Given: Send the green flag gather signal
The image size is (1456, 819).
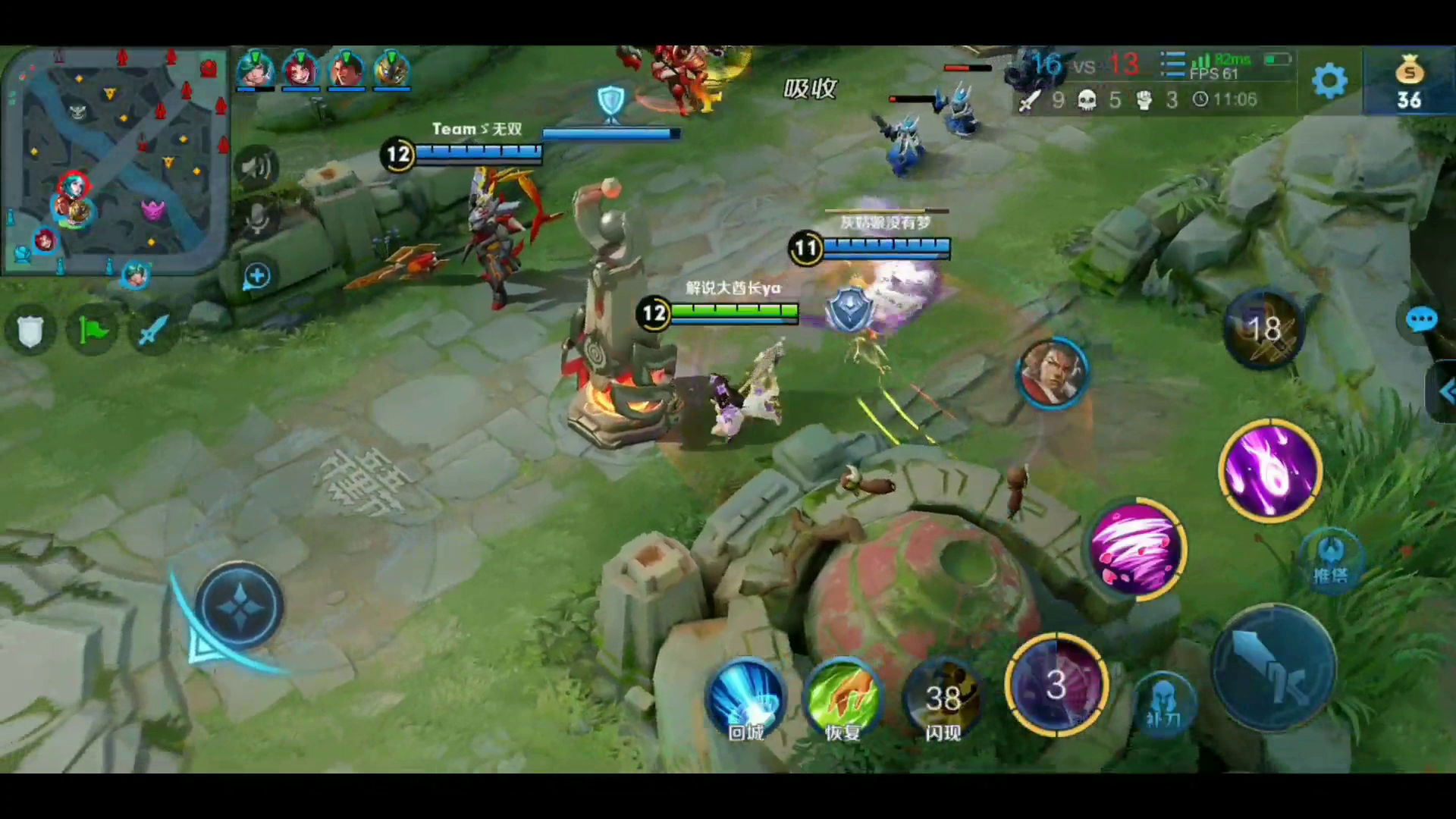Looking at the screenshot, I should [93, 331].
